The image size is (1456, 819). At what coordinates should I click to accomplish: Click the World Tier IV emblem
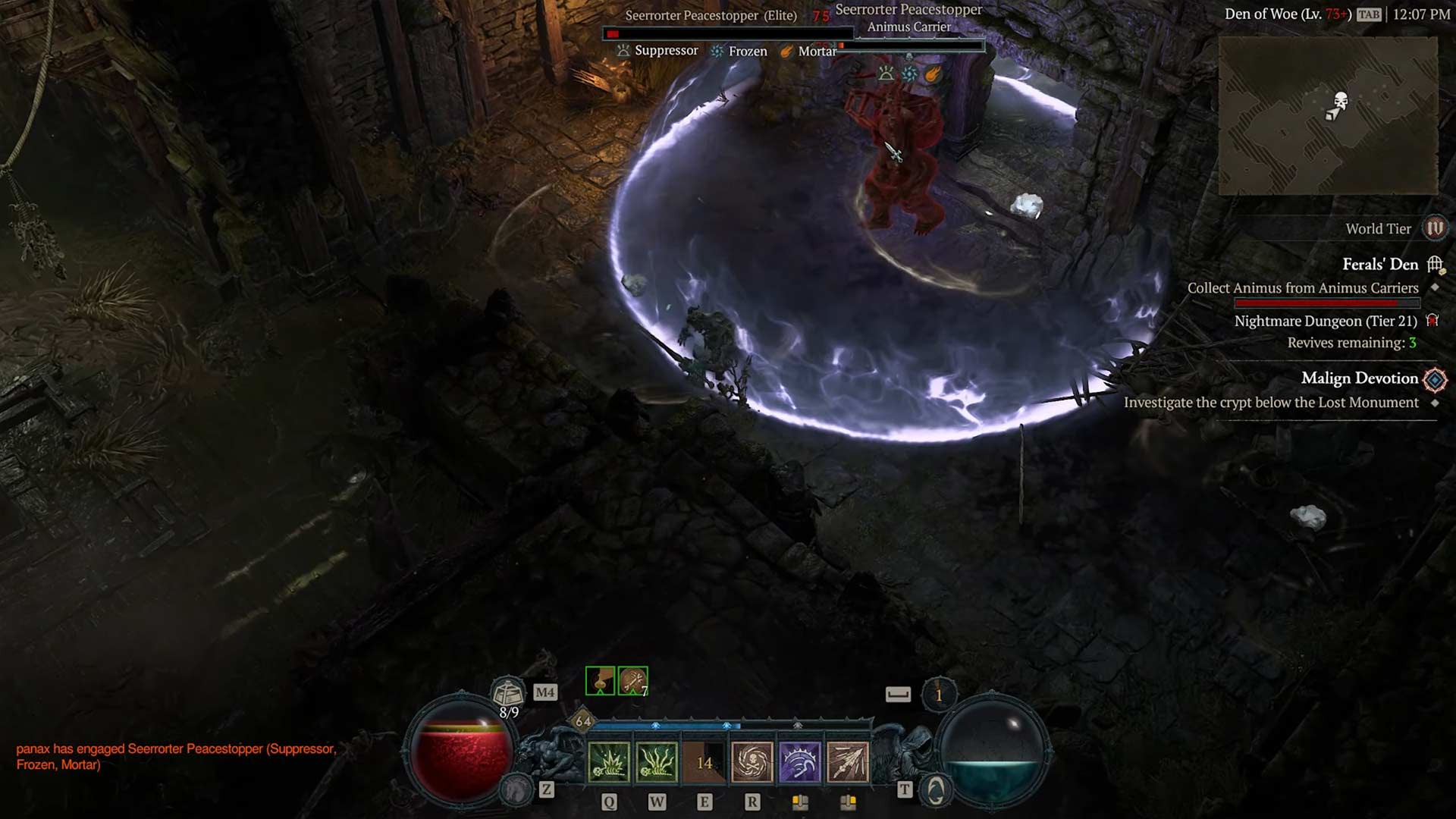coord(1435,228)
